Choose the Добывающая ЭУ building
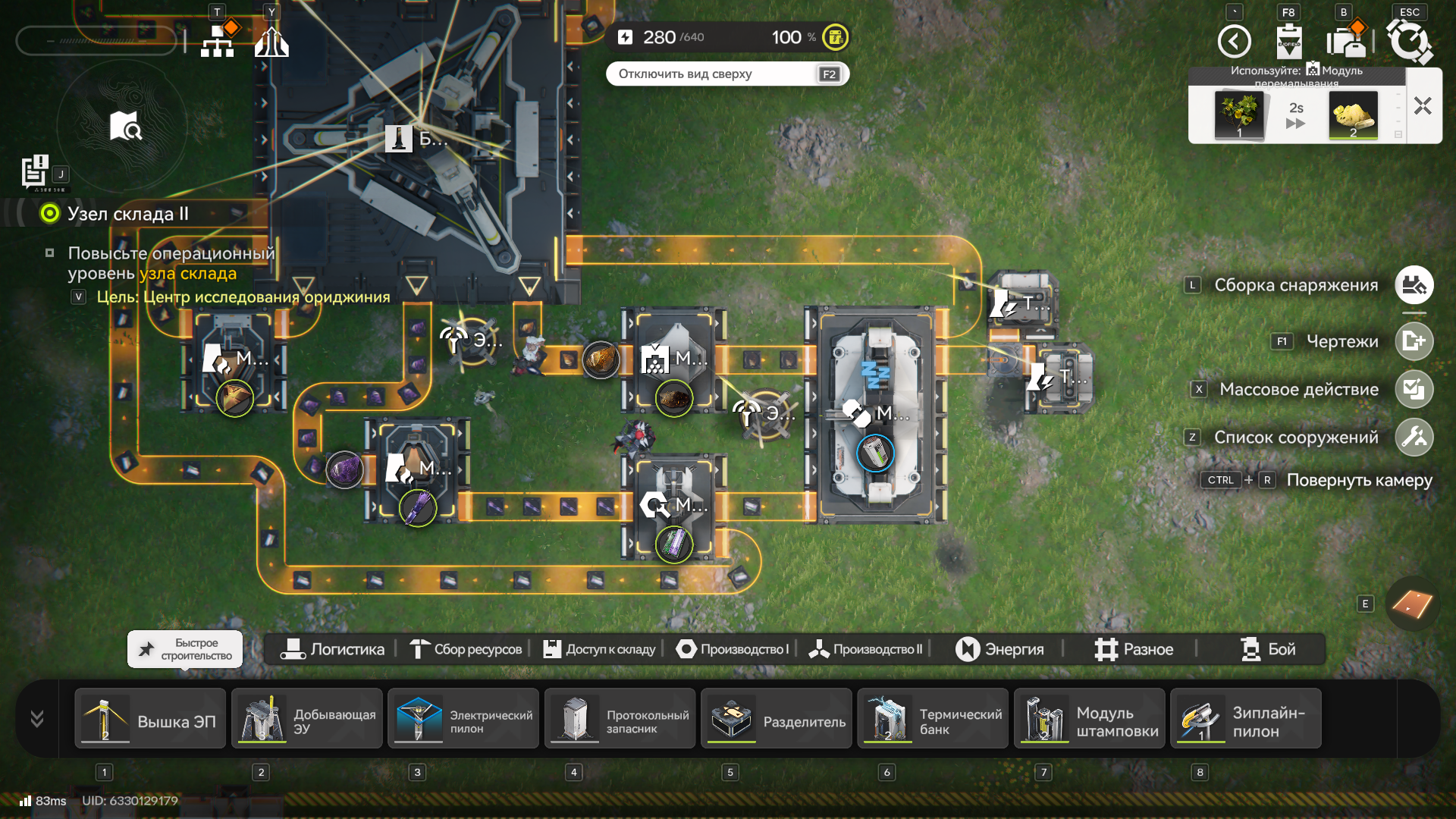 coord(307,719)
